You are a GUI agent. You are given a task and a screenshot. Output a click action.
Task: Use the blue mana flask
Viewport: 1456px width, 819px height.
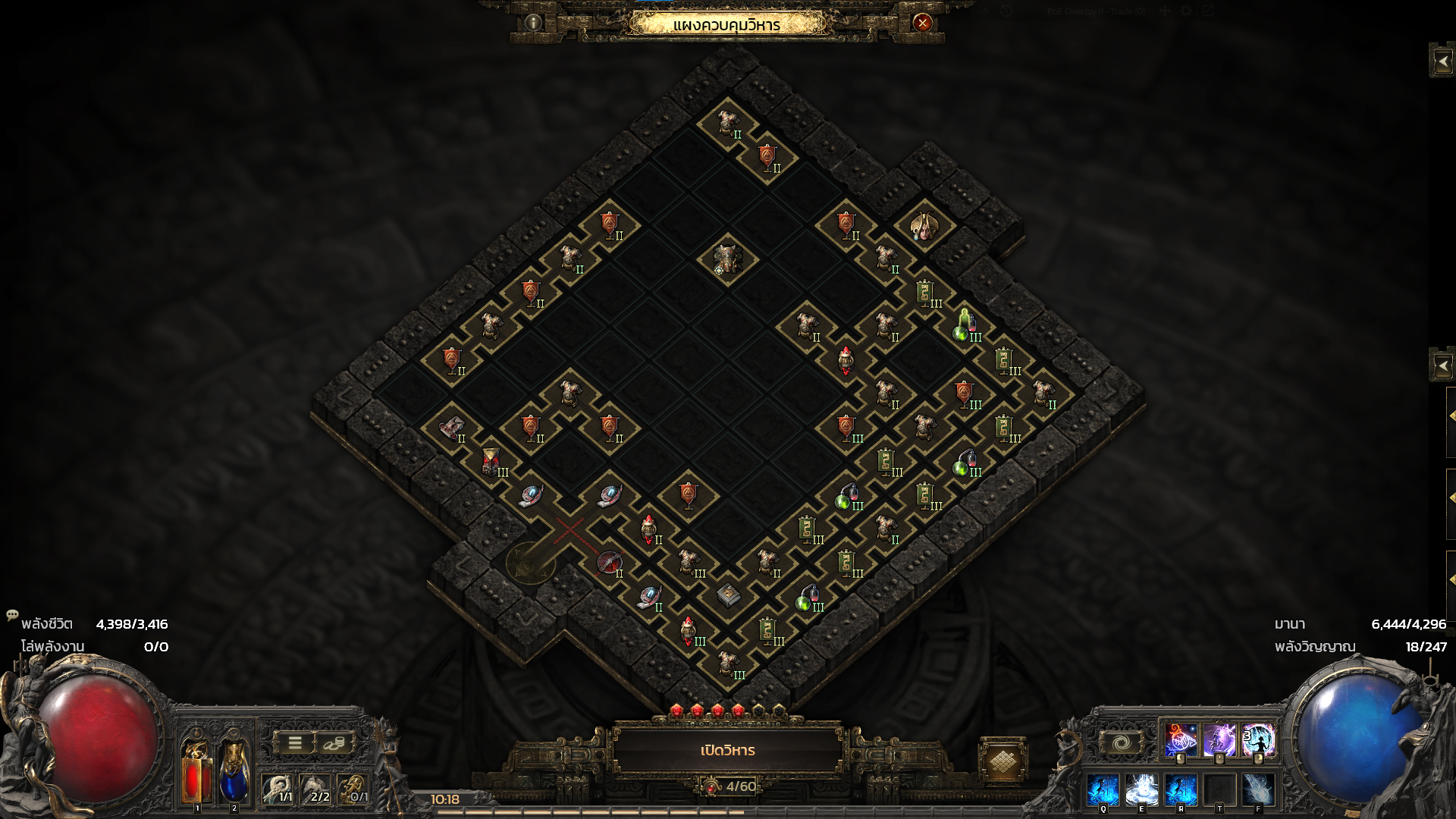[233, 770]
